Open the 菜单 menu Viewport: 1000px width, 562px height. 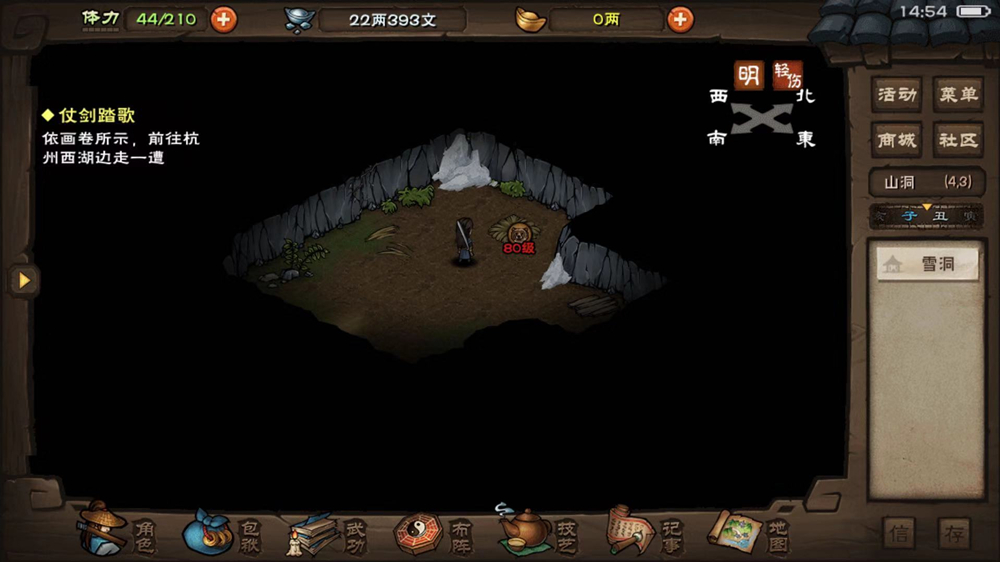coord(957,95)
